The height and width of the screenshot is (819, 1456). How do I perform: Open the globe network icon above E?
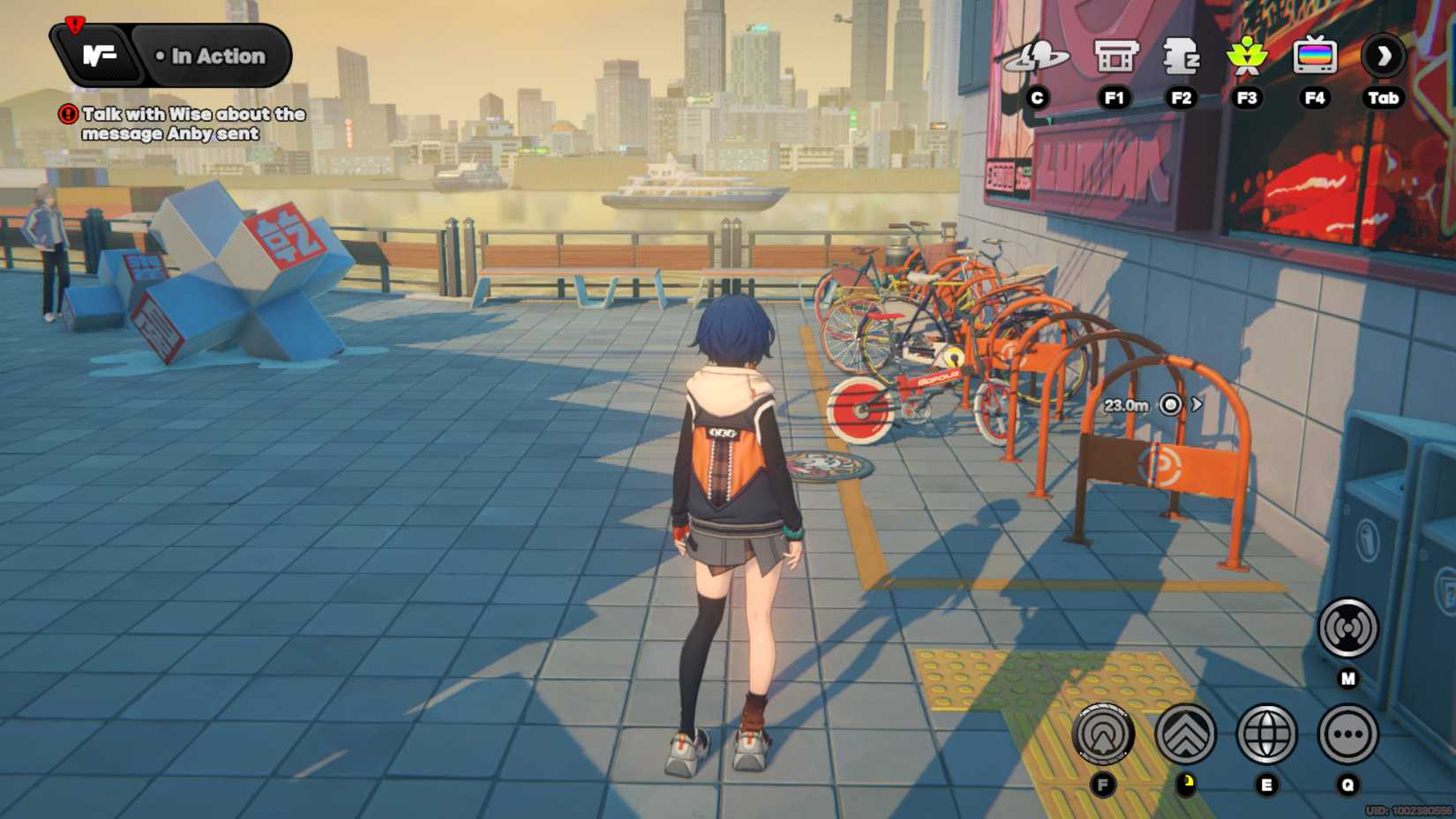coord(1268,734)
